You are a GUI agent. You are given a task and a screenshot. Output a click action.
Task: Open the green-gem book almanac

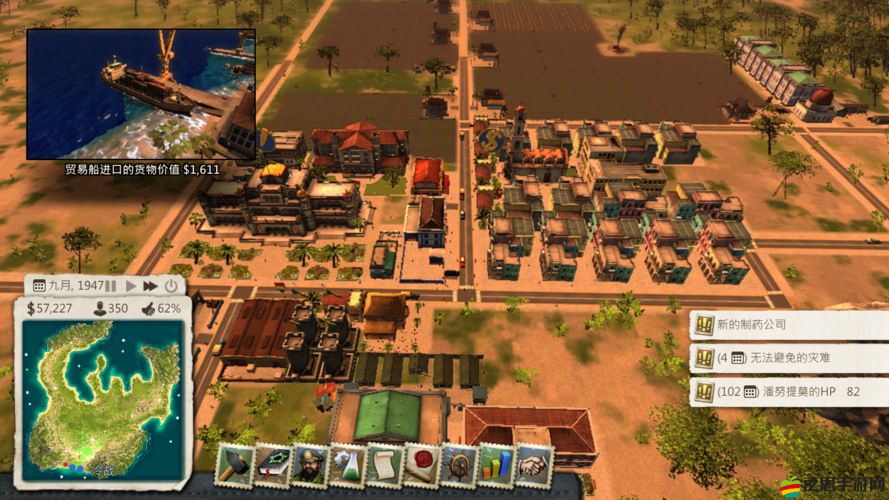[x=272, y=467]
